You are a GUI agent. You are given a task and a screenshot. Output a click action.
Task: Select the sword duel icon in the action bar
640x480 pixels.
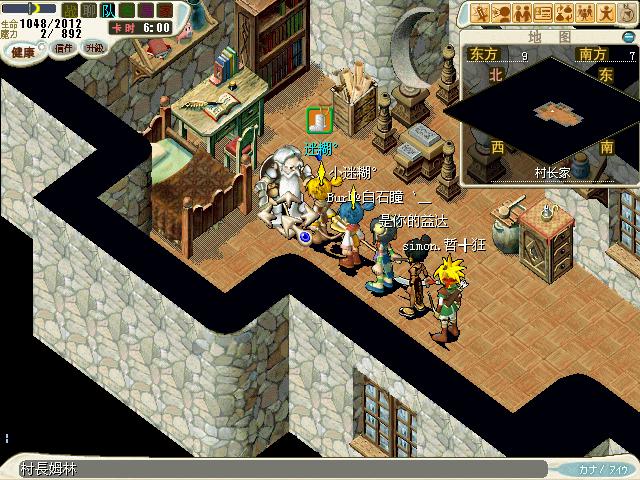coord(481,13)
